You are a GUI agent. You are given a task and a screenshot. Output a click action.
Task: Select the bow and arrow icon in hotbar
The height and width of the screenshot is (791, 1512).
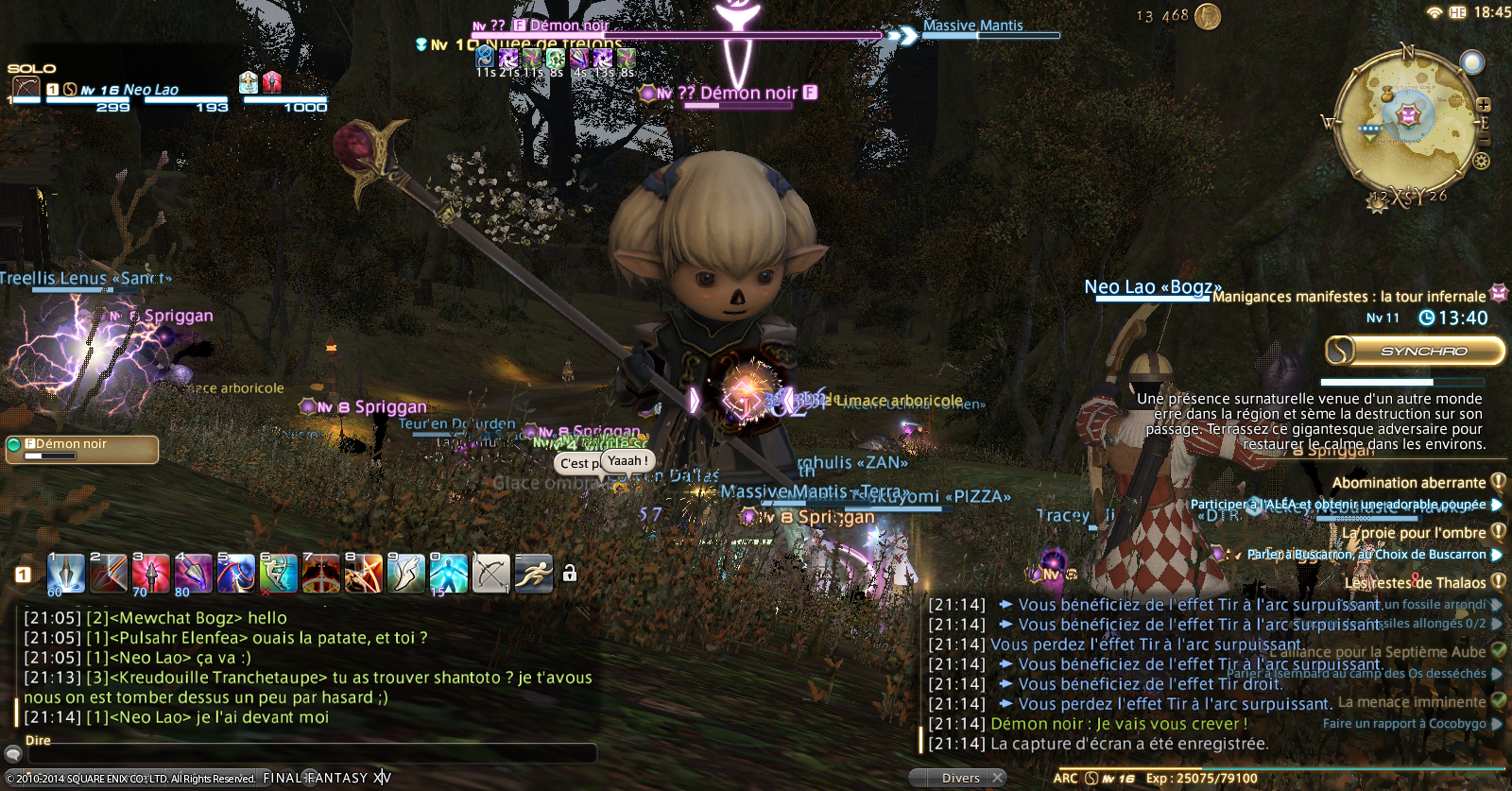click(x=491, y=574)
